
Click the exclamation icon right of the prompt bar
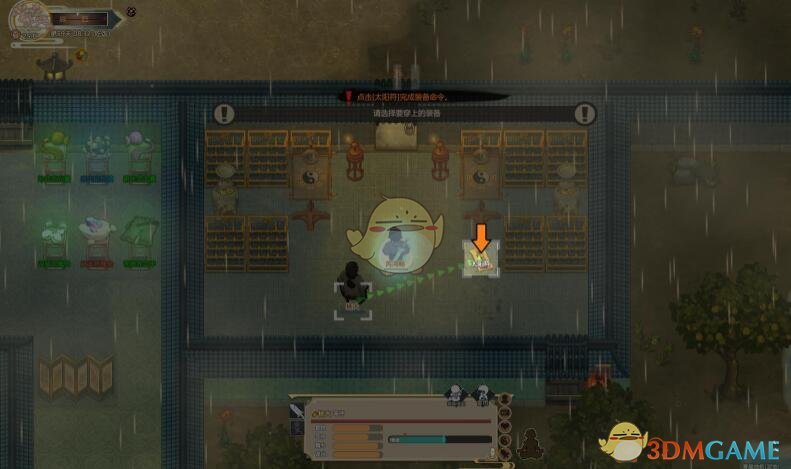point(585,114)
